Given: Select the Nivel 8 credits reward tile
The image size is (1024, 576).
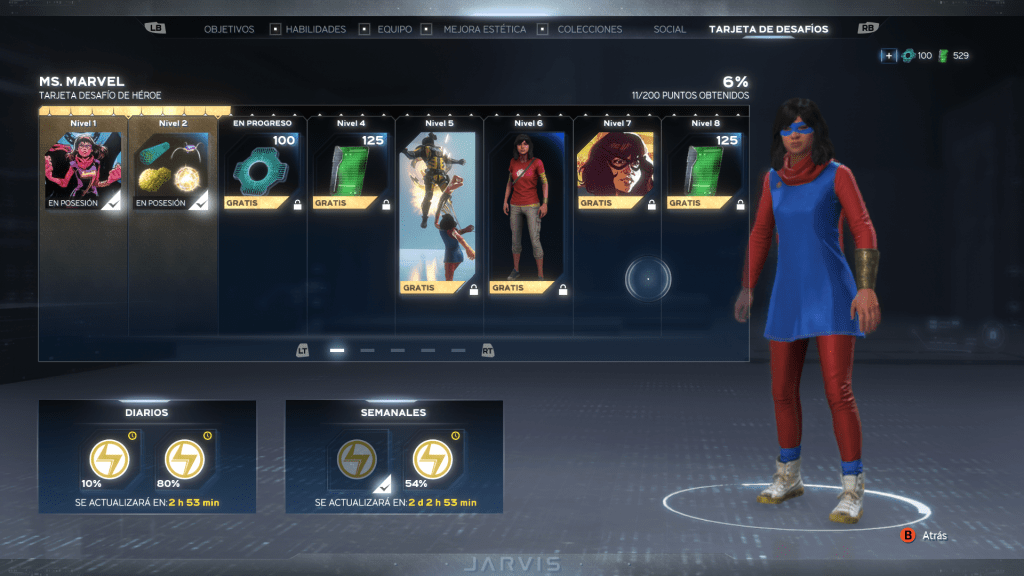Looking at the screenshot, I should pyautogui.click(x=704, y=170).
